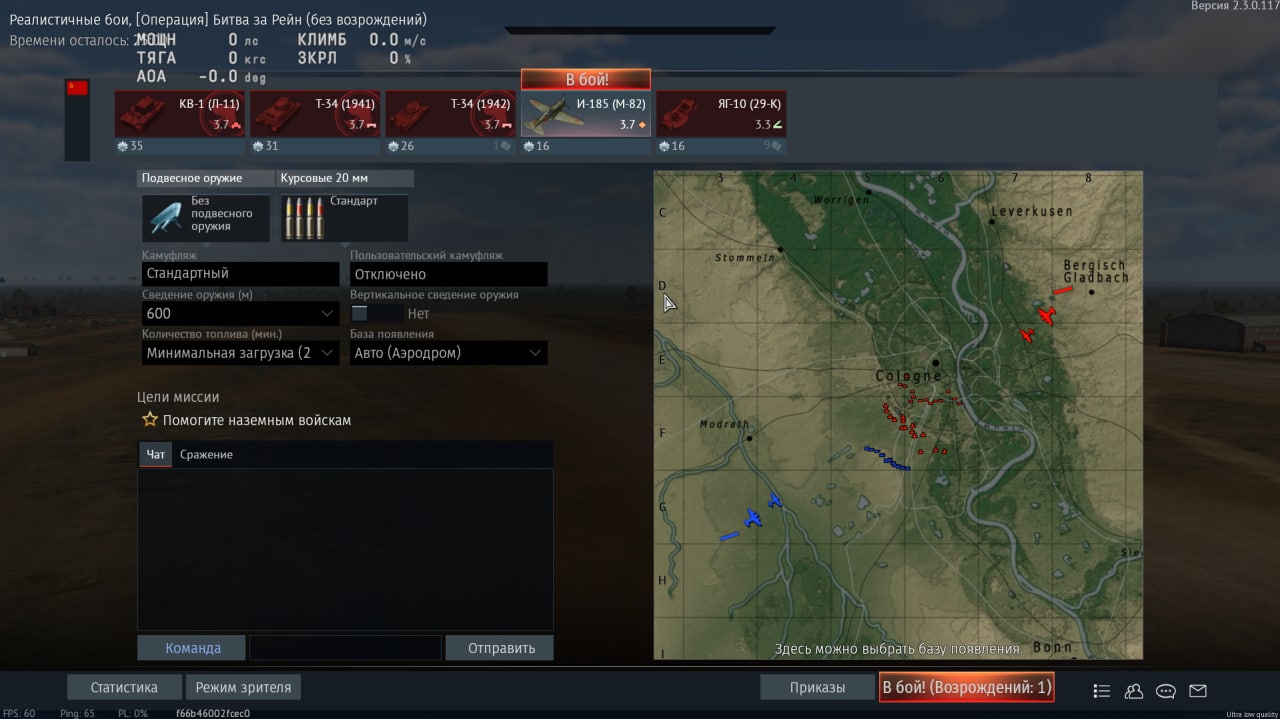The height and width of the screenshot is (719, 1280).
Task: Open the 20 mm ammo belt selector
Action: 344,217
